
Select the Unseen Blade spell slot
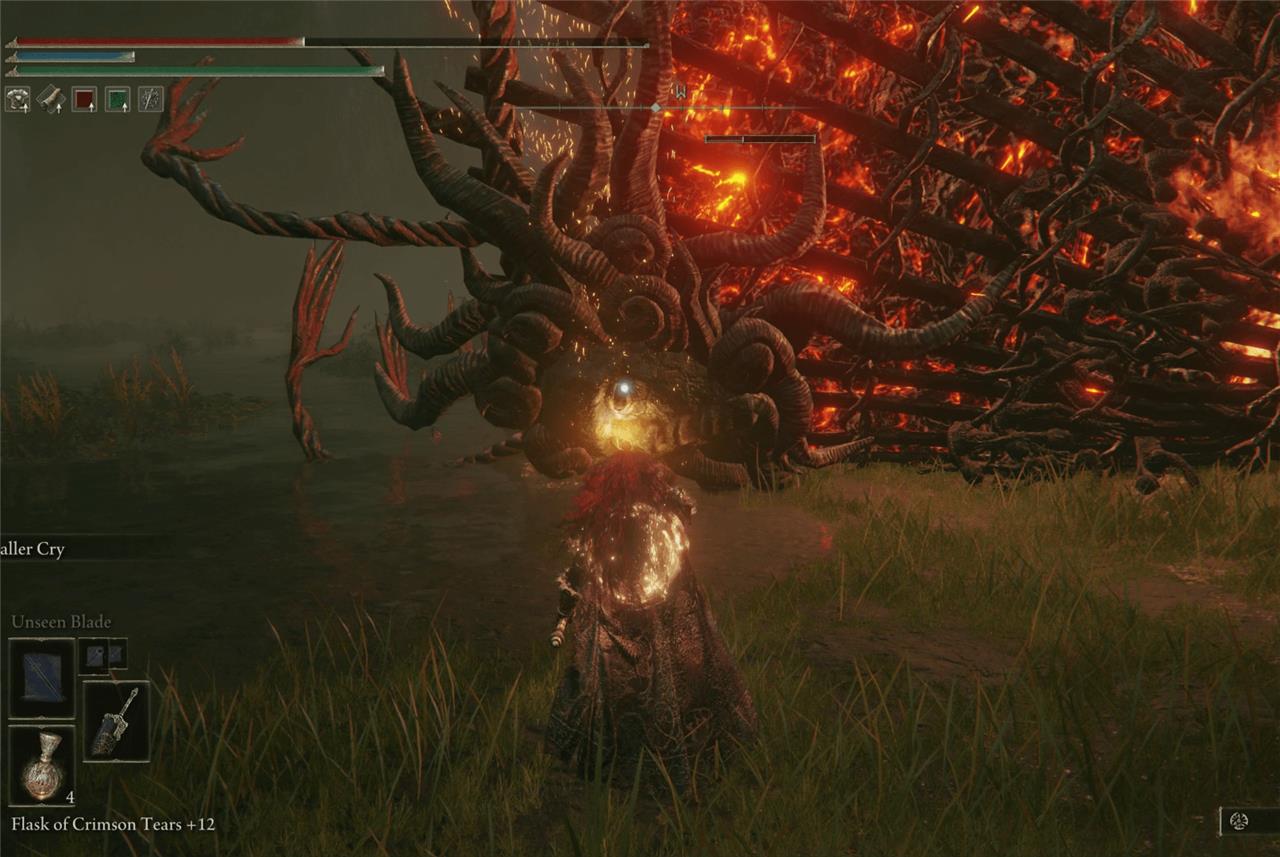42,677
